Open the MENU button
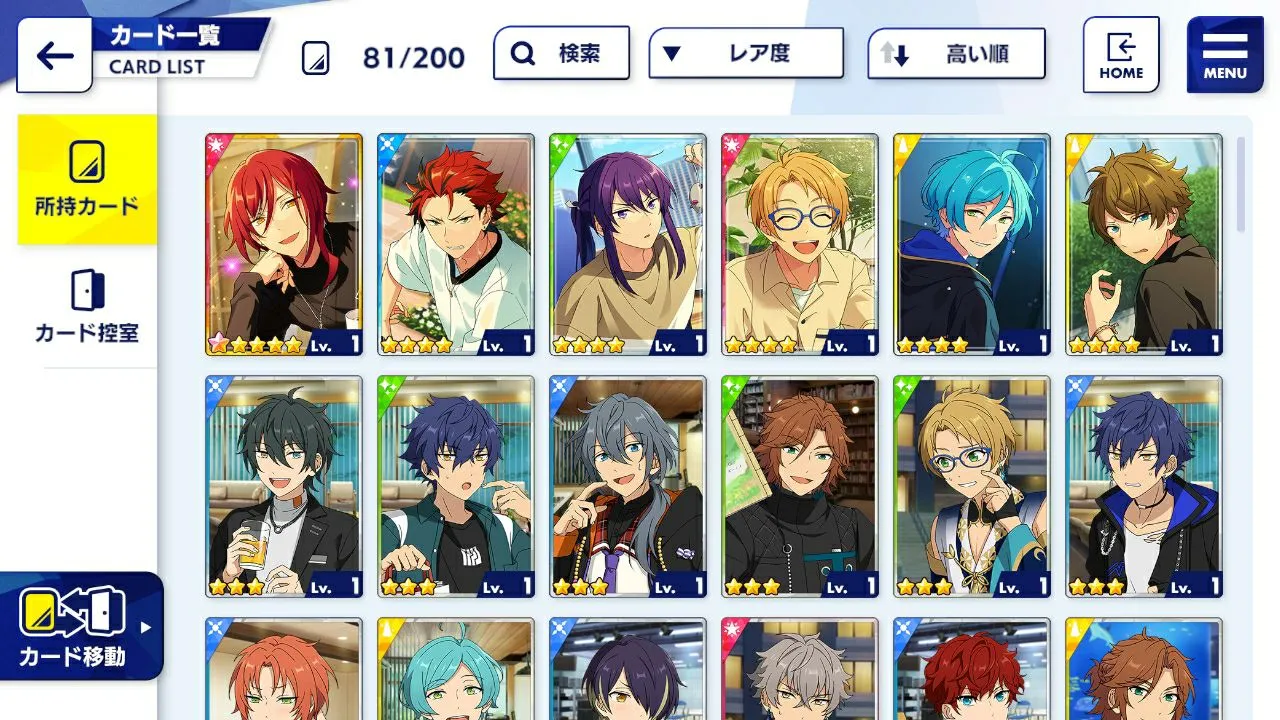 (1225, 55)
